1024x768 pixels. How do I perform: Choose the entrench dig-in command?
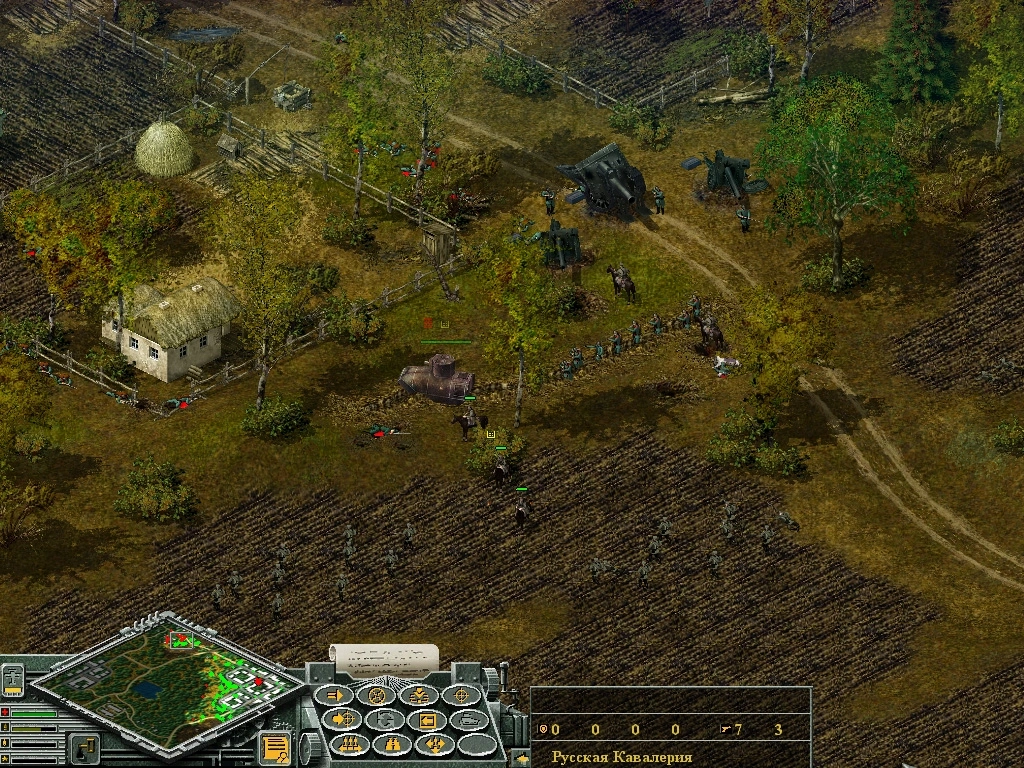420,695
